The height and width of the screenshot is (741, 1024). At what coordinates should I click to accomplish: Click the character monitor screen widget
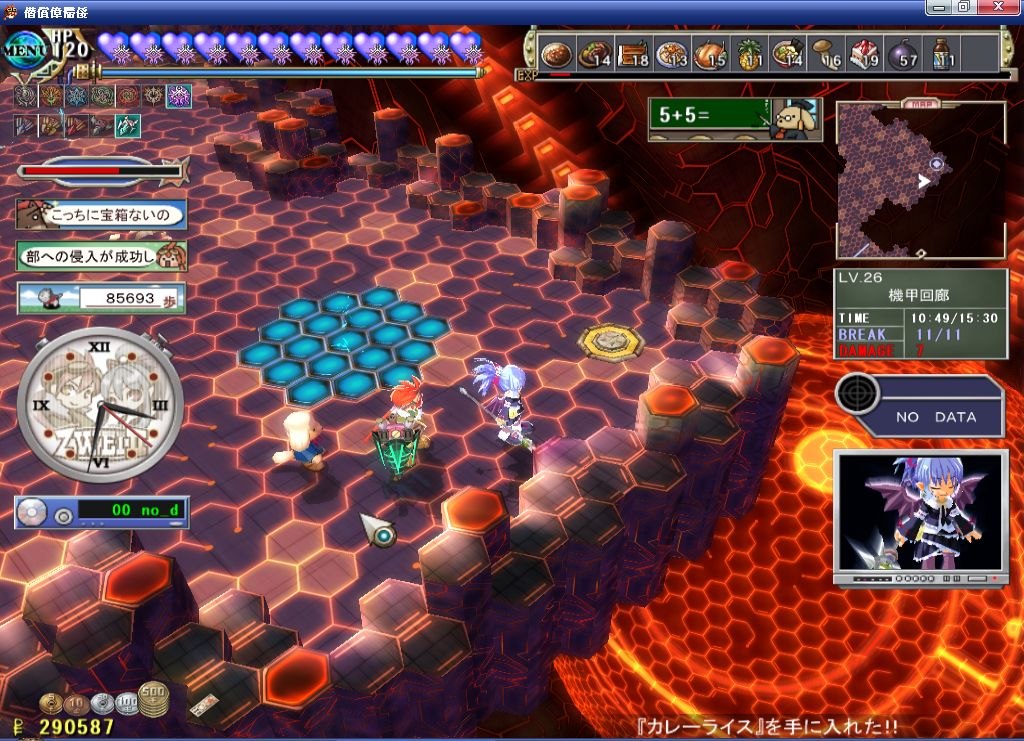pyautogui.click(x=920, y=516)
